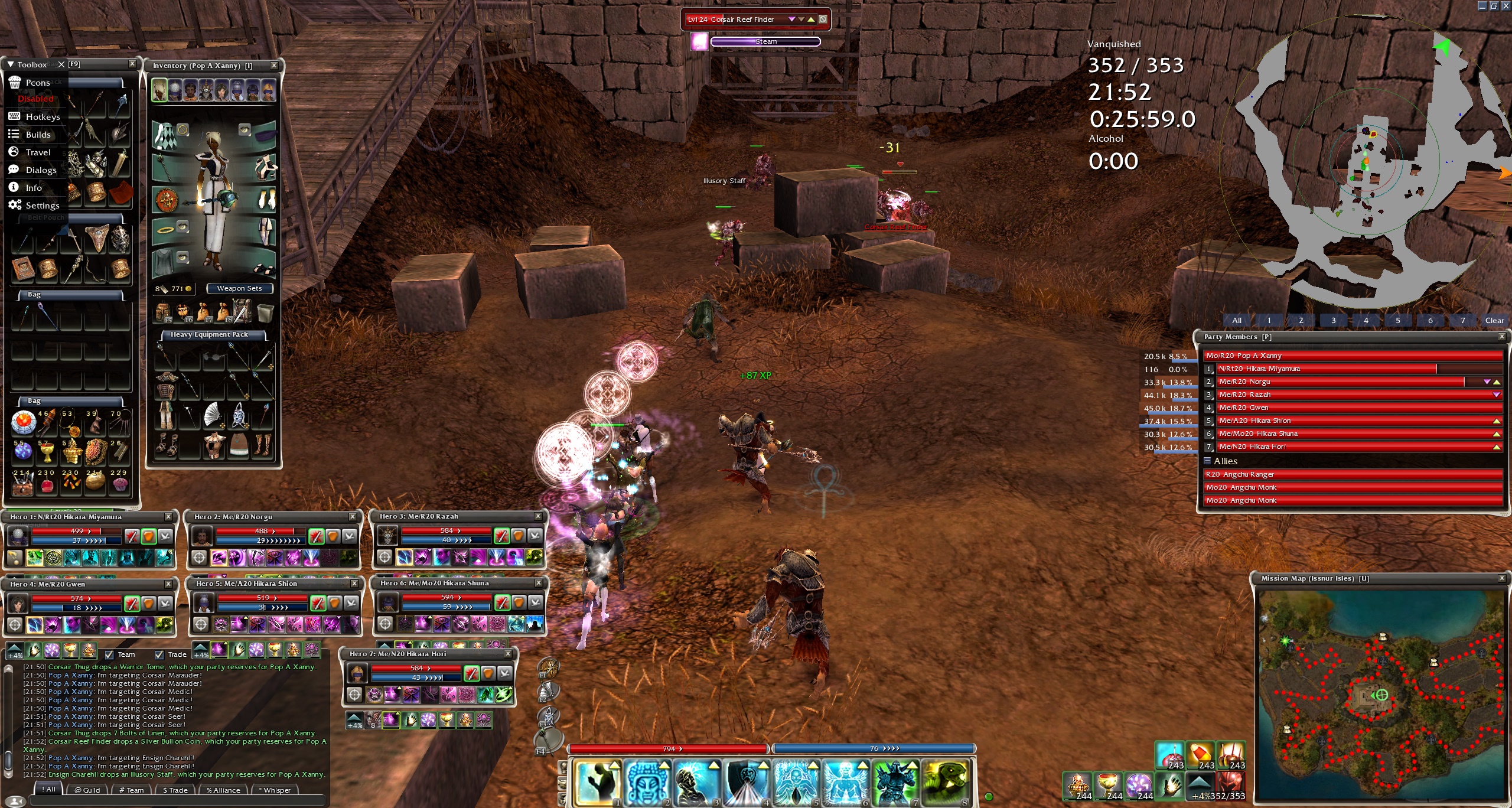The height and width of the screenshot is (808, 1512).
Task: Close the Mission Map window
Action: pyautogui.click(x=1501, y=578)
